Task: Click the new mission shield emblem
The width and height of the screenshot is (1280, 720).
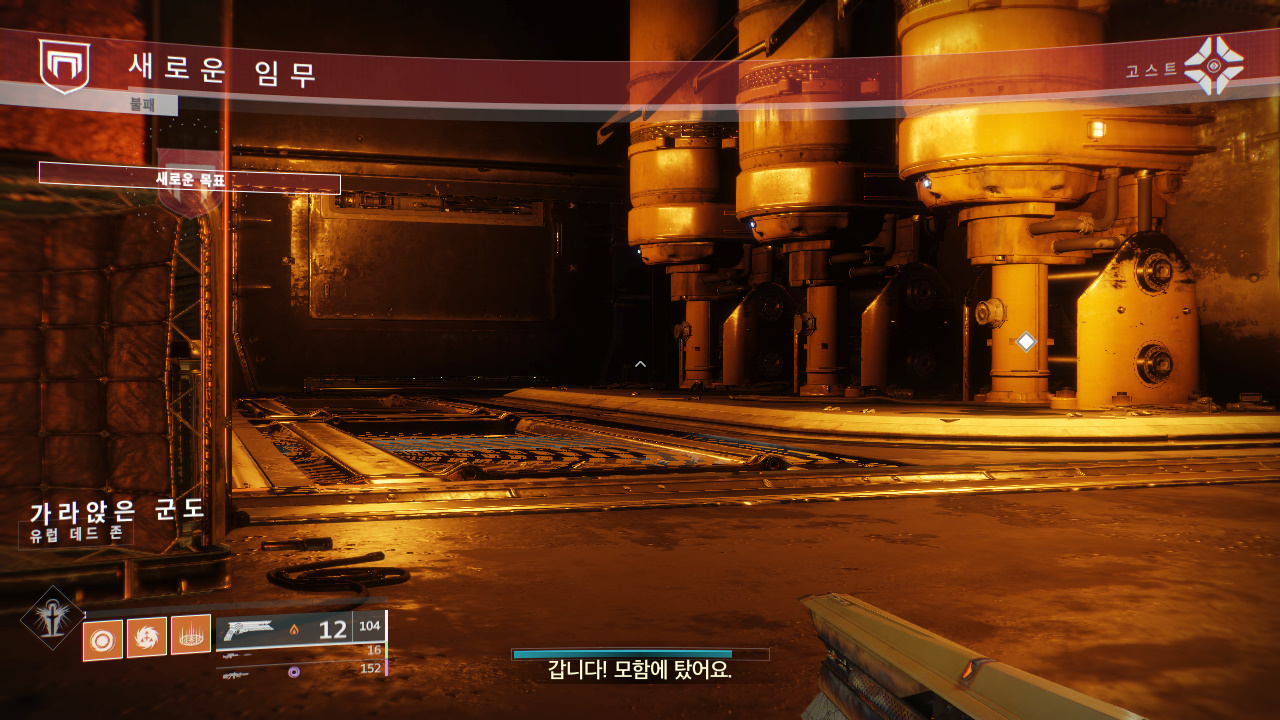Action: [x=64, y=66]
